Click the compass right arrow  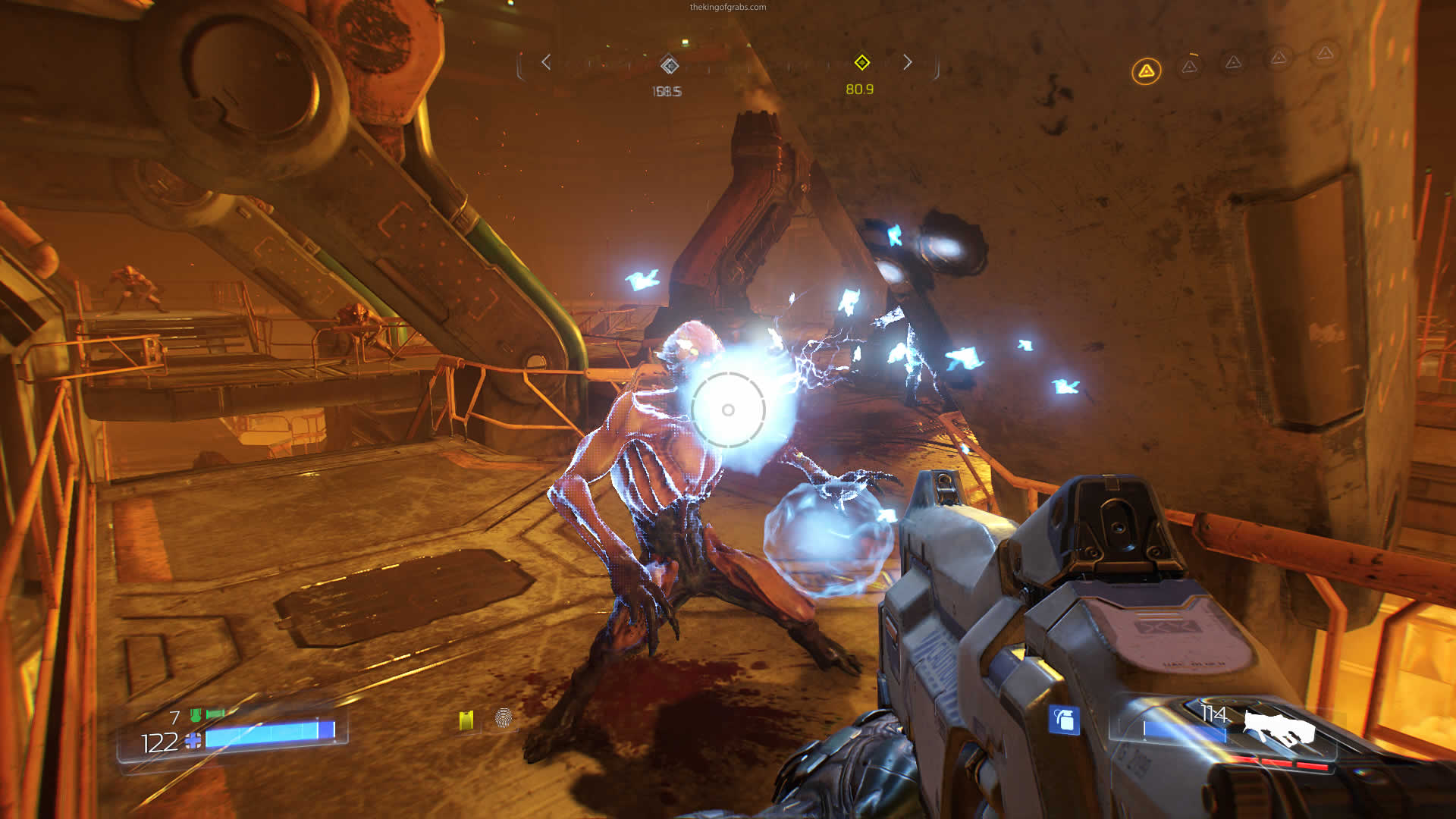click(907, 62)
